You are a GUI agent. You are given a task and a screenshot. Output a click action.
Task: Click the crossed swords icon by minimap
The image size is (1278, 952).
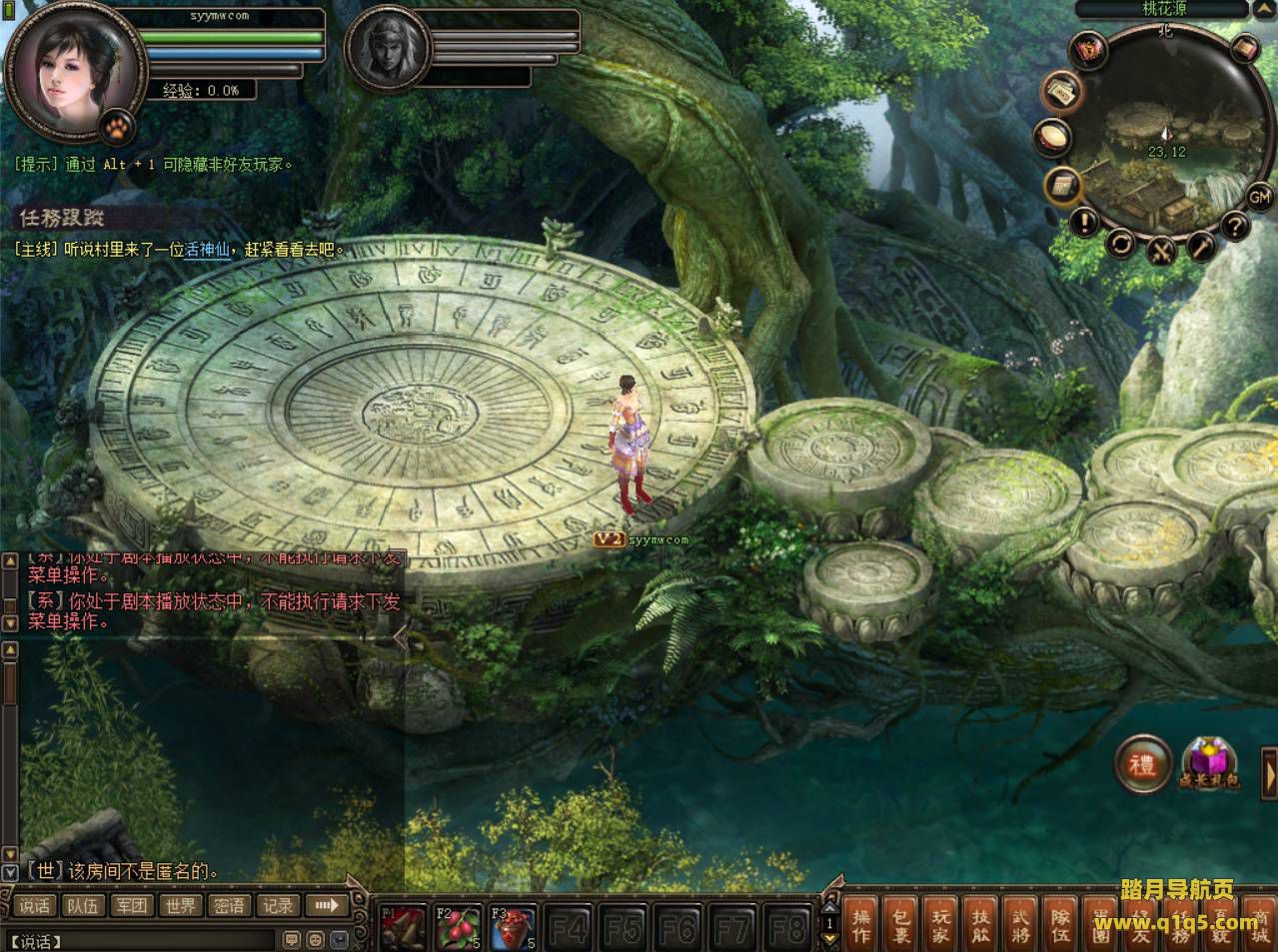point(1161,251)
